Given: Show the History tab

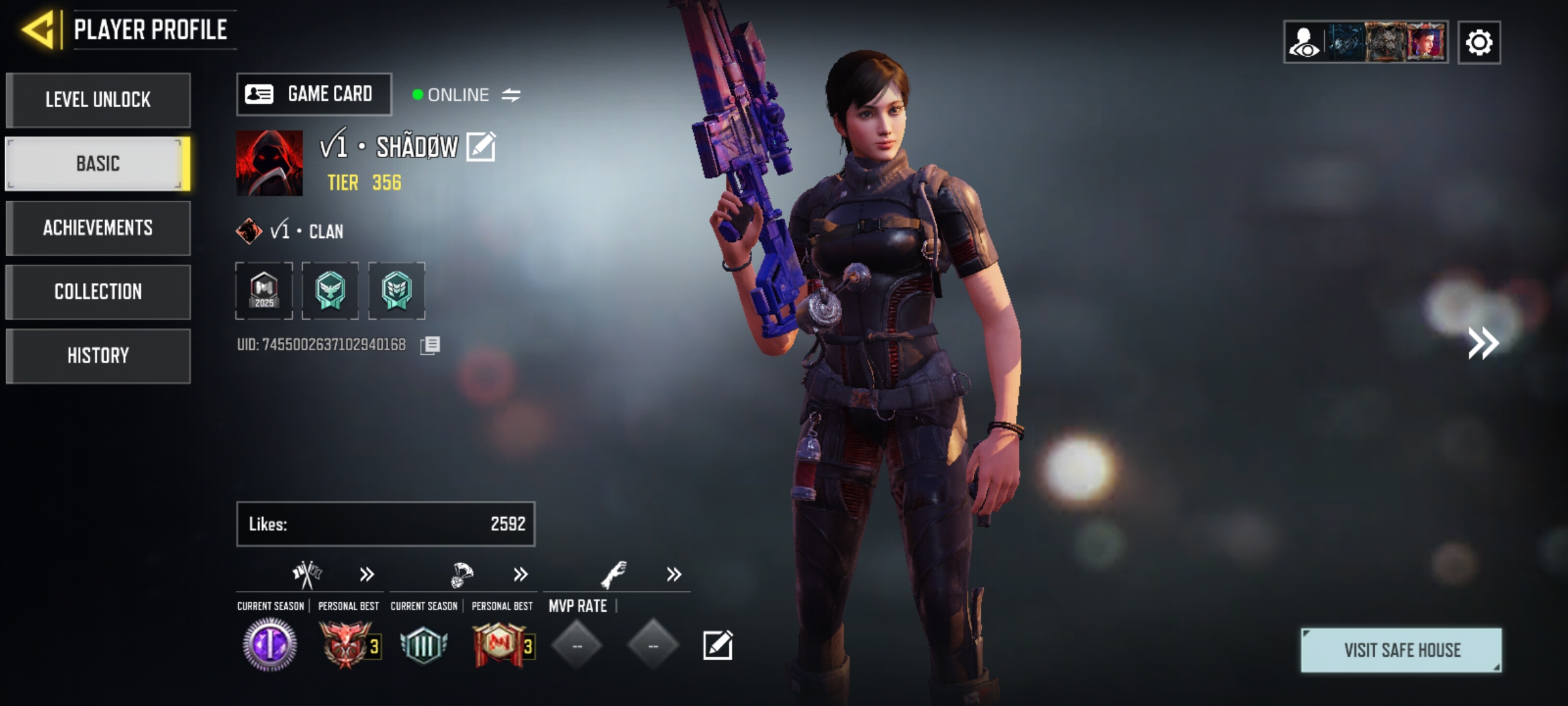Looking at the screenshot, I should 98,356.
